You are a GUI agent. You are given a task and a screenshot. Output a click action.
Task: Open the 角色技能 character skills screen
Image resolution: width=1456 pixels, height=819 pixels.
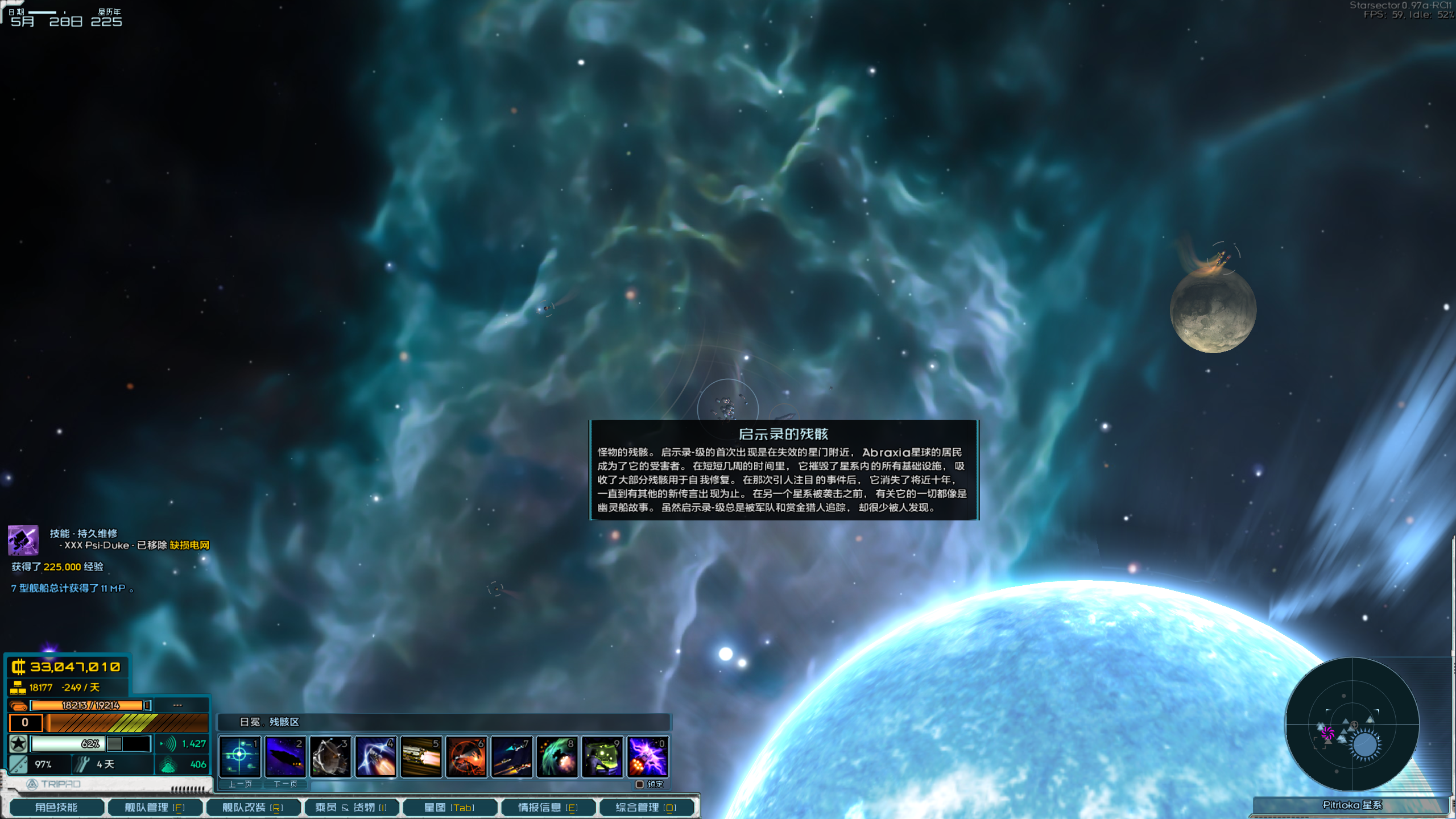click(x=56, y=806)
